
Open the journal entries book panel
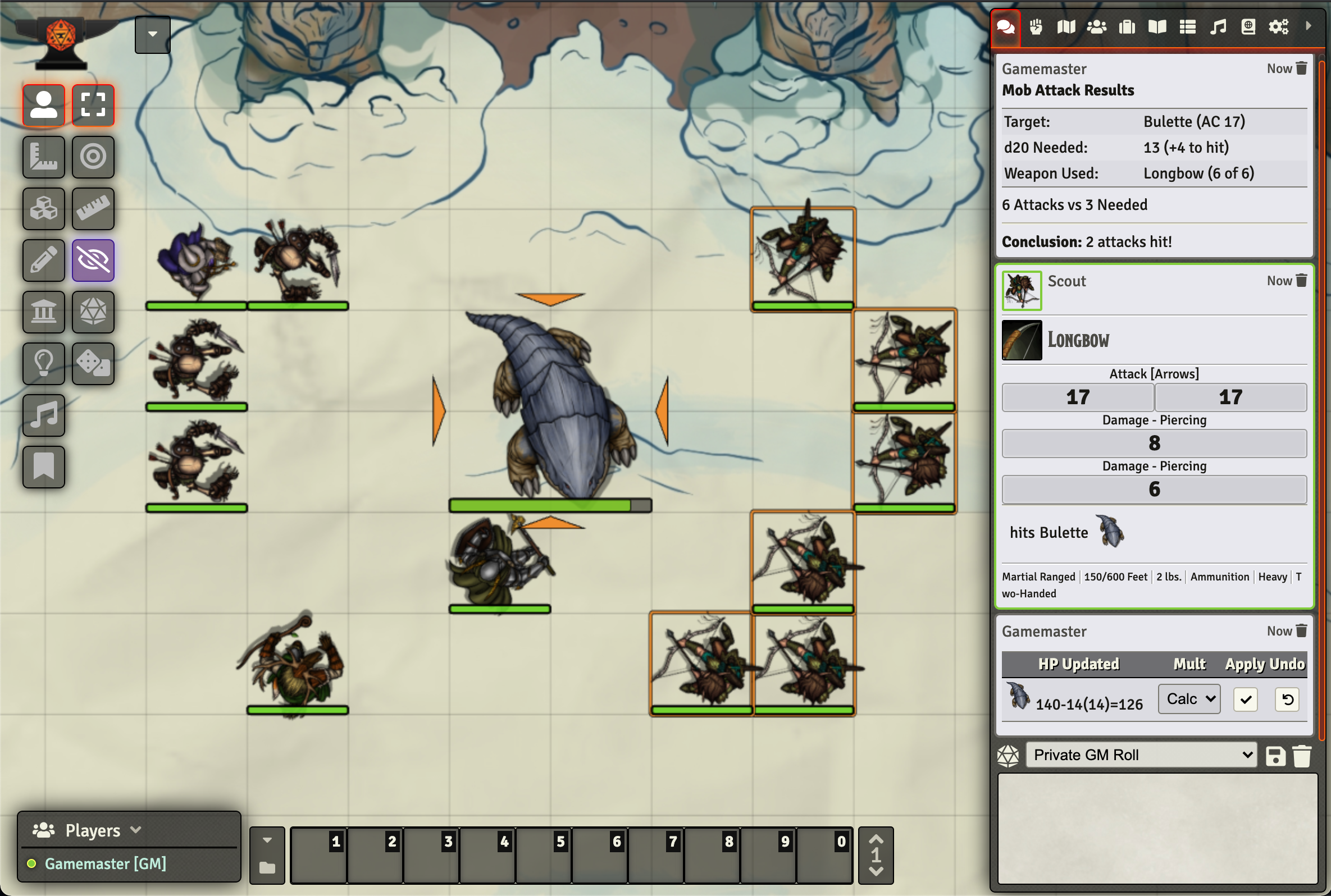pos(1157,26)
